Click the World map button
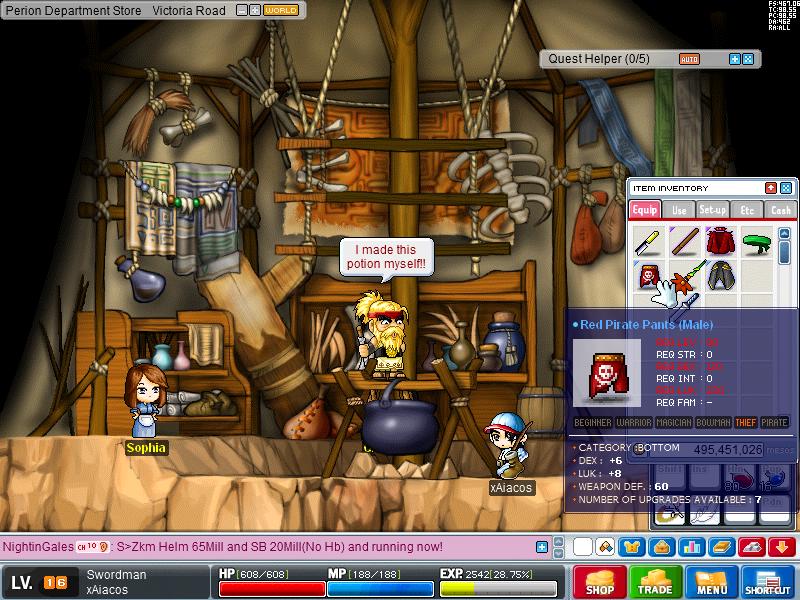The width and height of the screenshot is (800, 600). coord(282,10)
